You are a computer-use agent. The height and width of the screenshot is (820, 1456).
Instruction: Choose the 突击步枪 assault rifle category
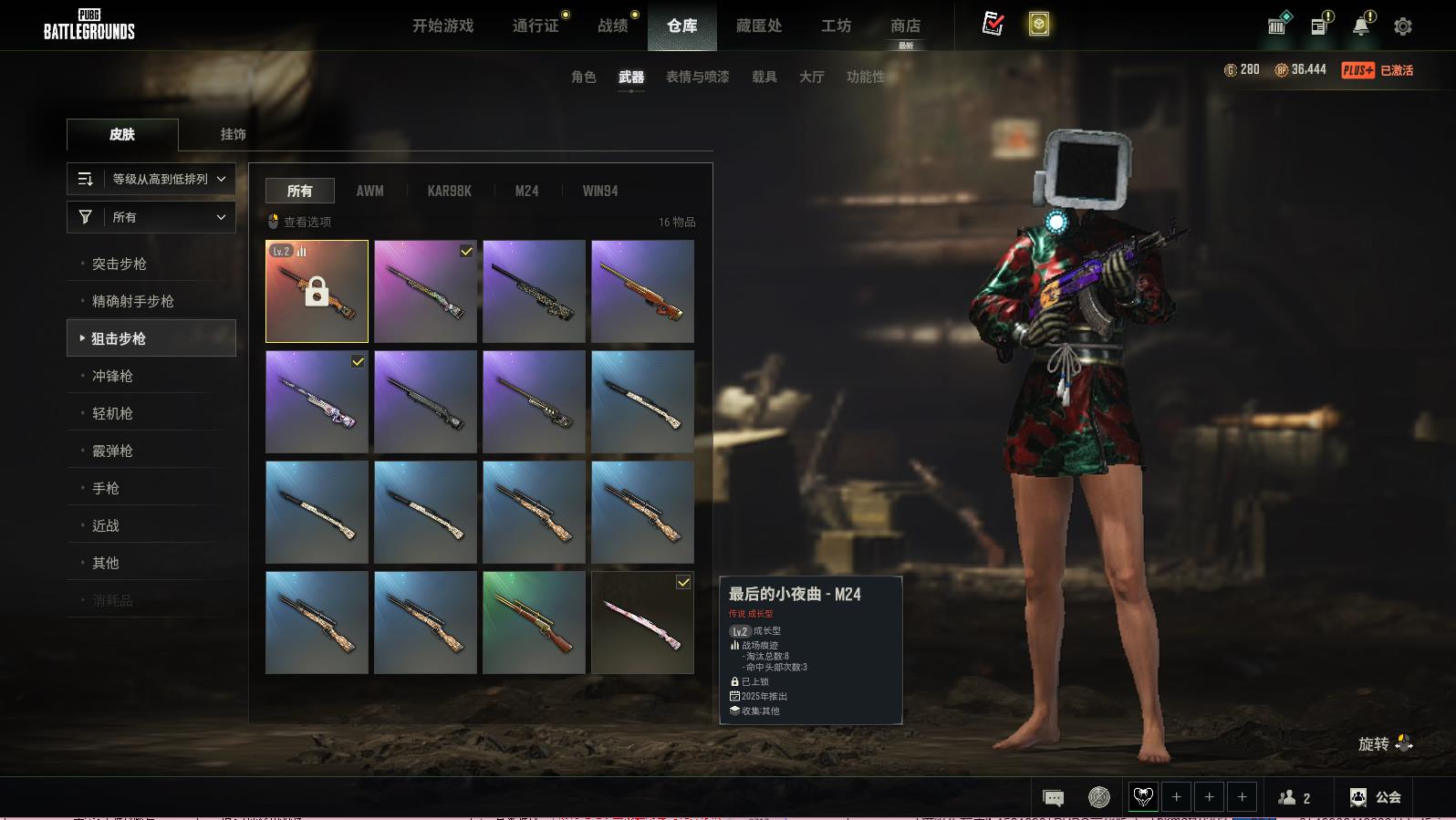pyautogui.click(x=120, y=264)
